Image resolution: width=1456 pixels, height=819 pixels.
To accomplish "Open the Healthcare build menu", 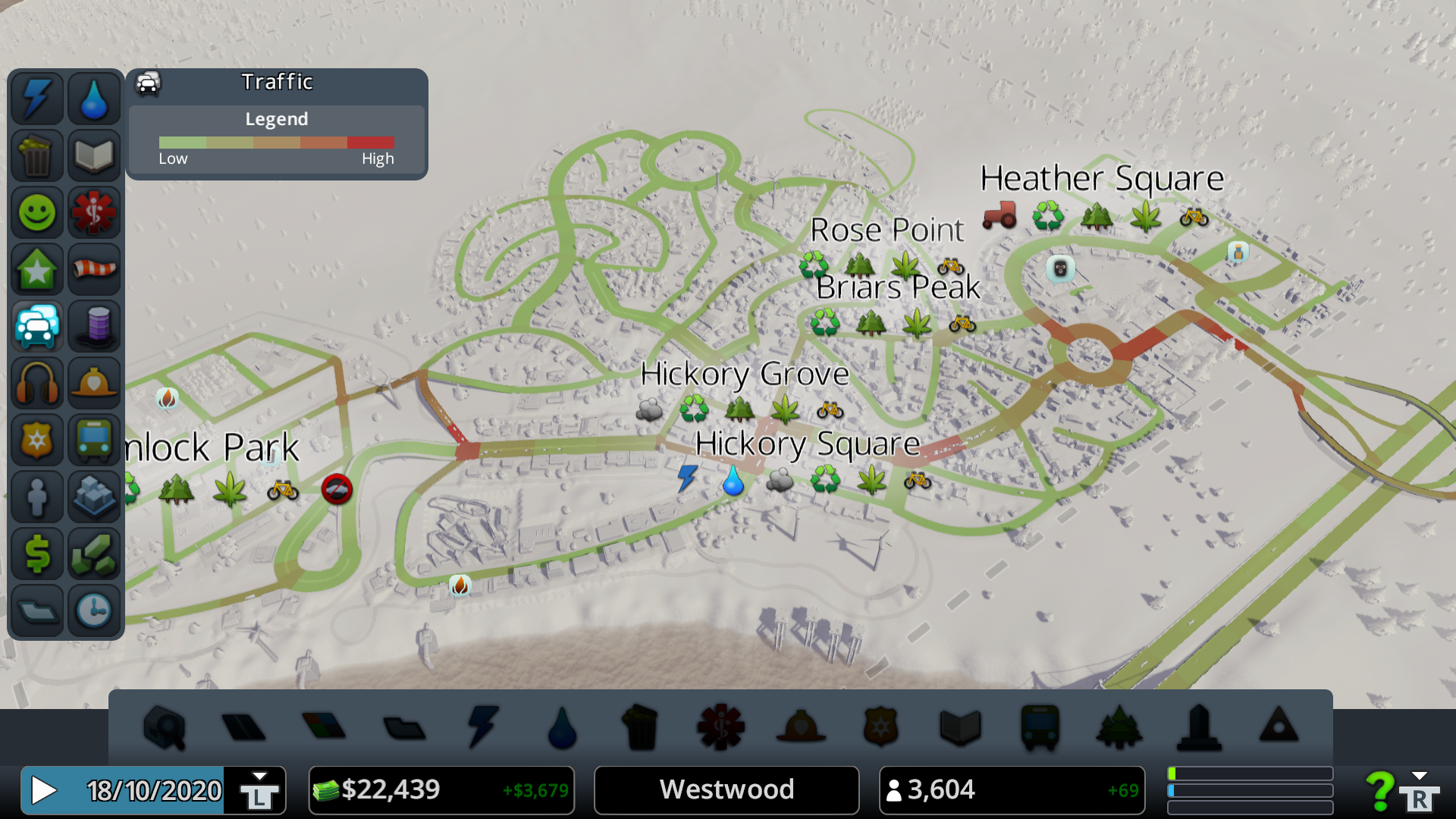I will 720,727.
